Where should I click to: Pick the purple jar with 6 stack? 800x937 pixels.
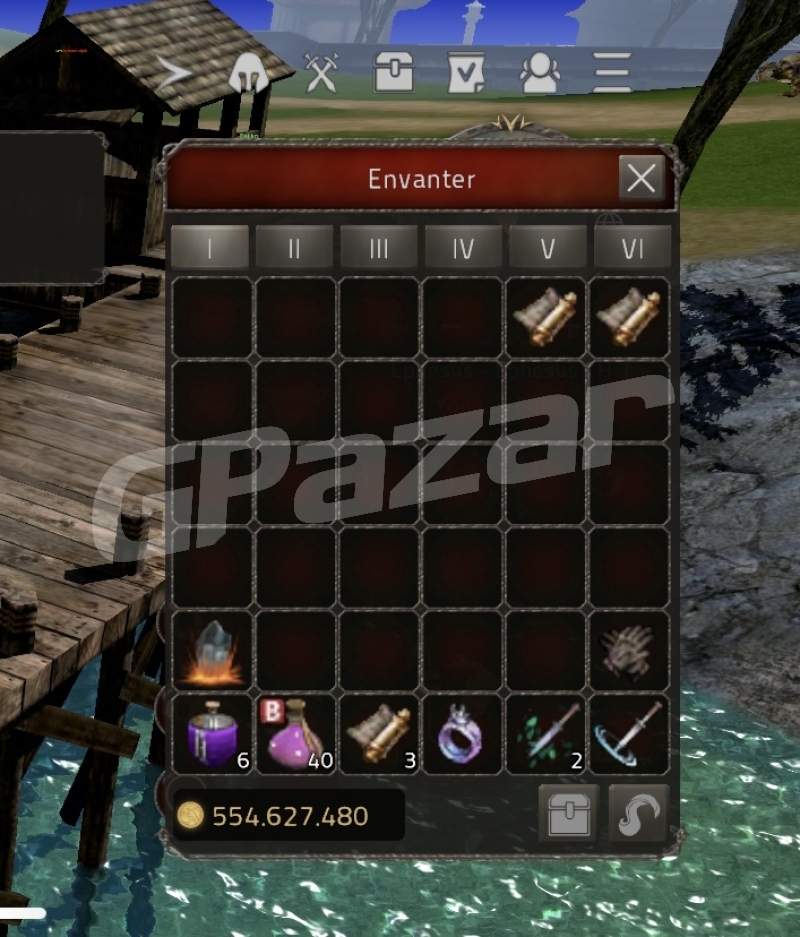pyautogui.click(x=212, y=735)
